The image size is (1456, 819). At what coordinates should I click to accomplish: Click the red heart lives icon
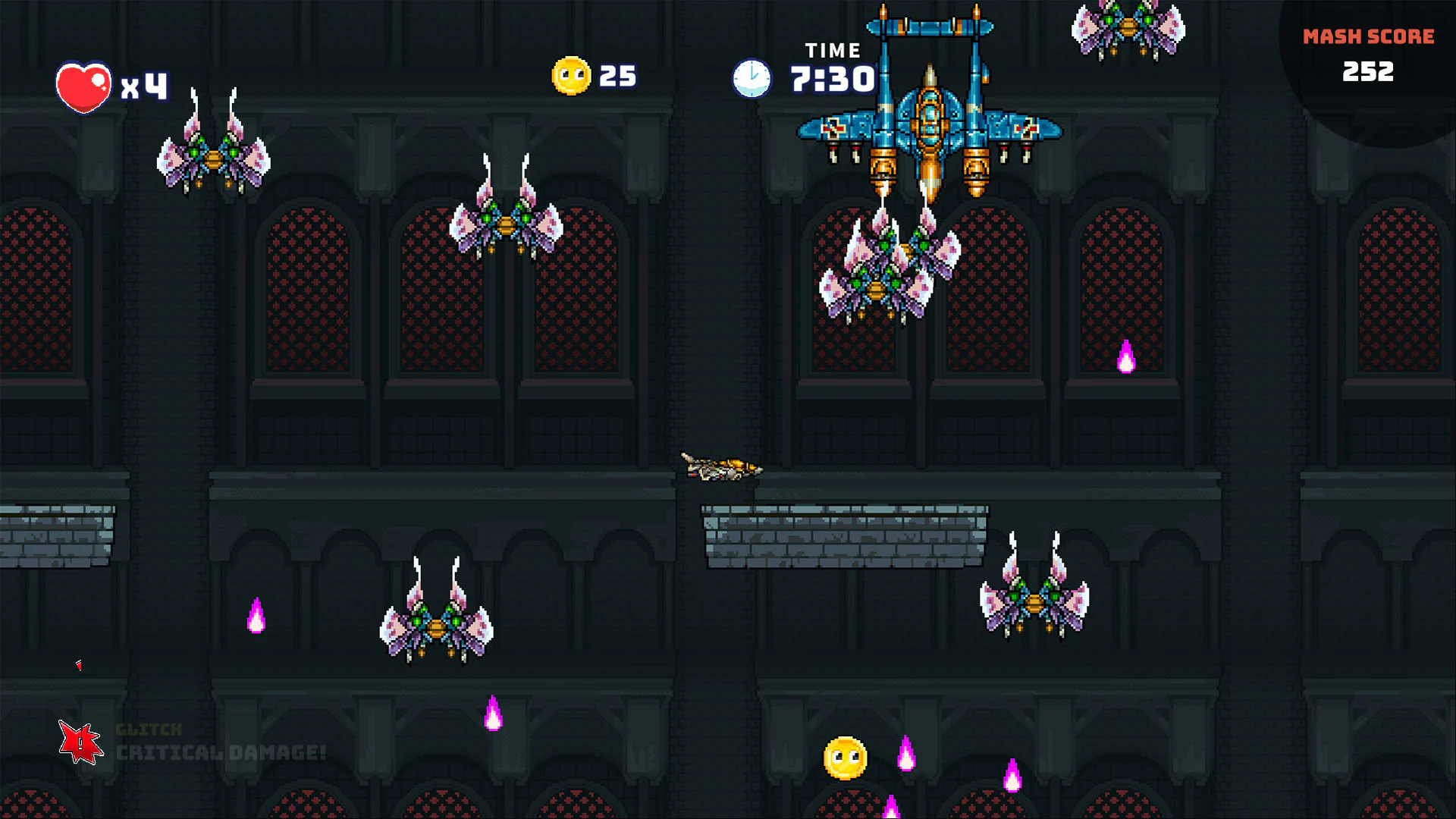[83, 86]
